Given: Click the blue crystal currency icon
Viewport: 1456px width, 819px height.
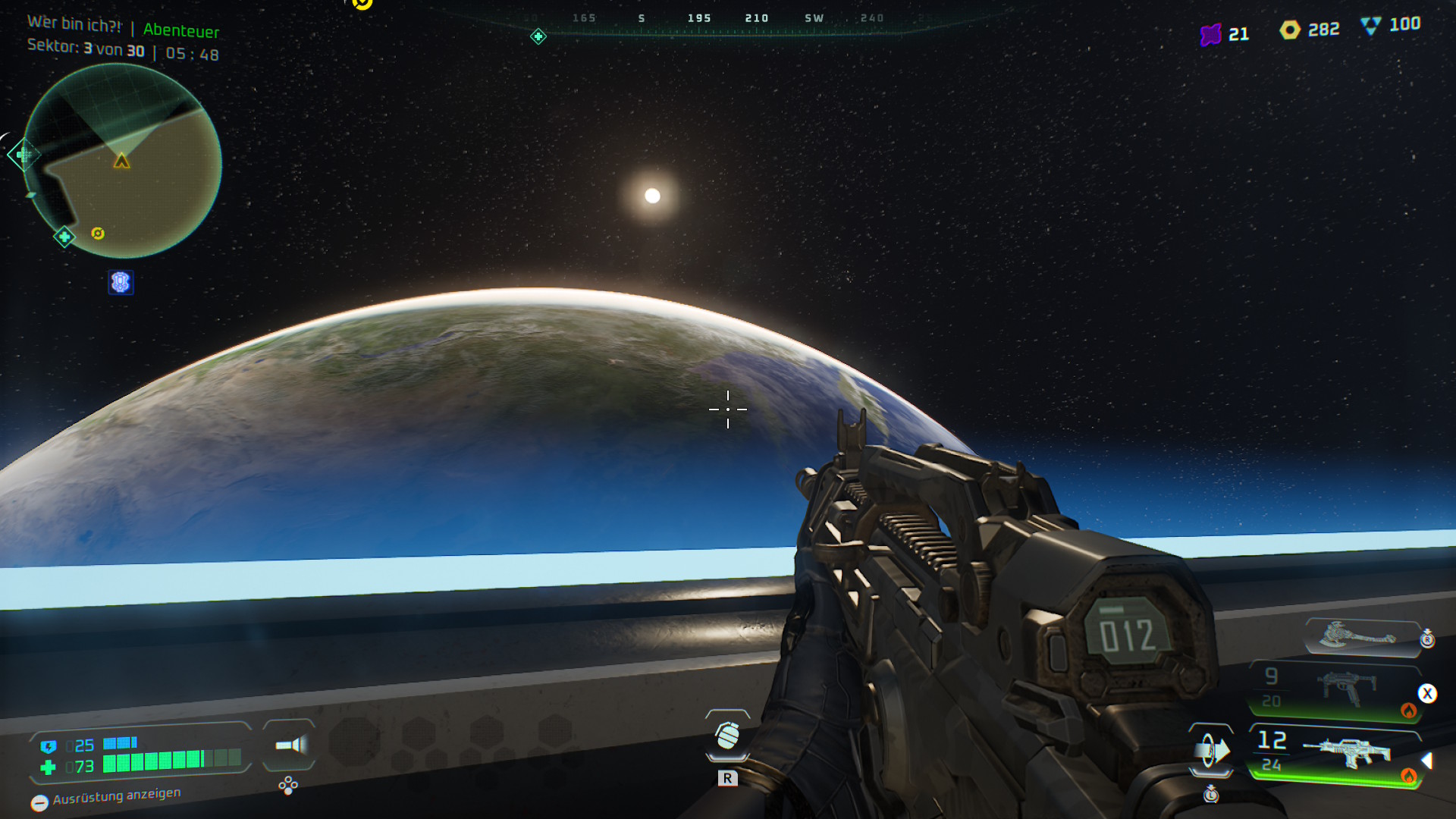Looking at the screenshot, I should 1370,26.
